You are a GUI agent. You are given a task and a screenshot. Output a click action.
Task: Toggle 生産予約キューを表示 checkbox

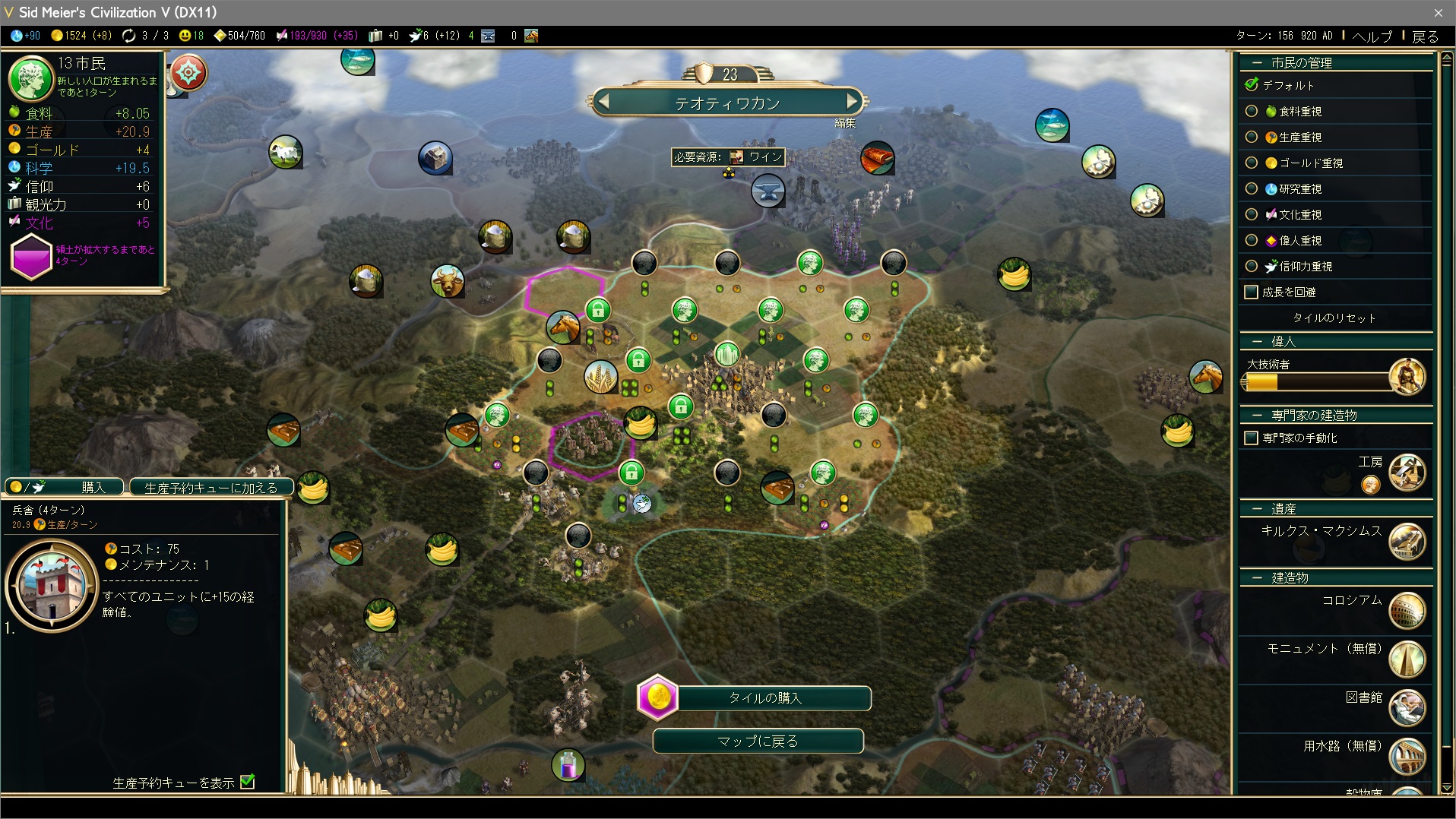248,782
